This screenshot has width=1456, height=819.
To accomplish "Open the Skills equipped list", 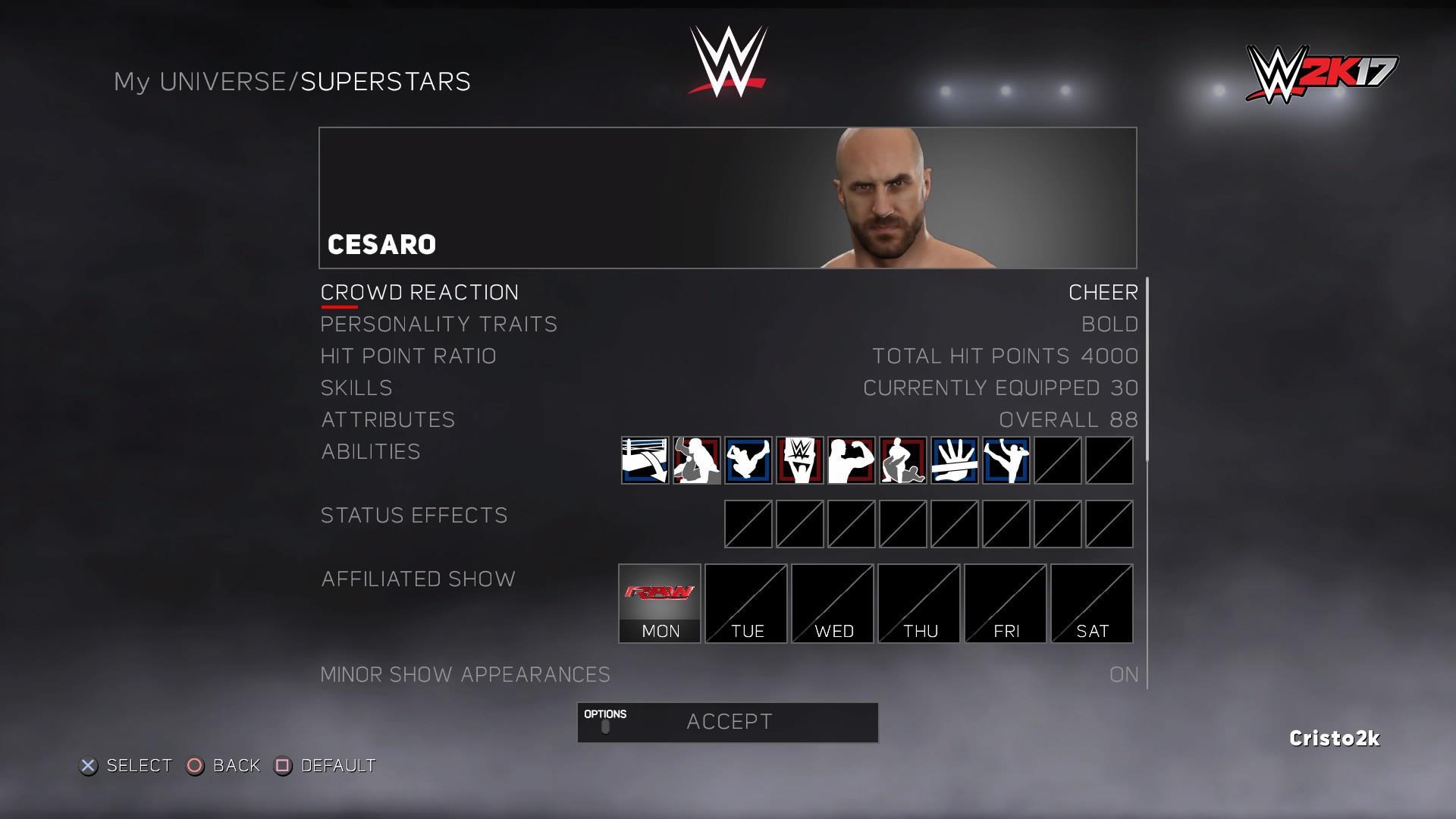I will pos(356,388).
